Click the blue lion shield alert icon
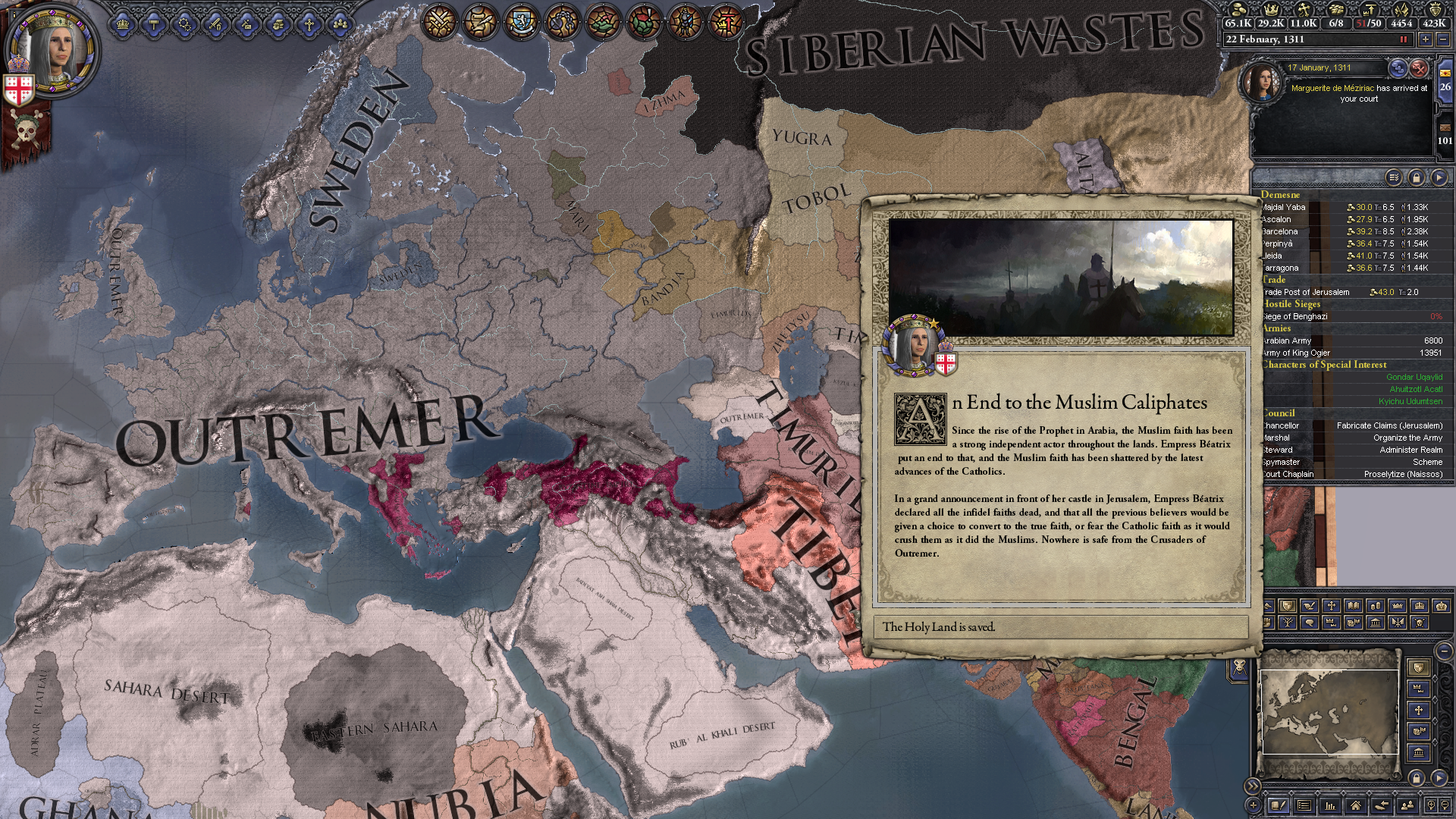This screenshot has height=819, width=1456. click(520, 21)
